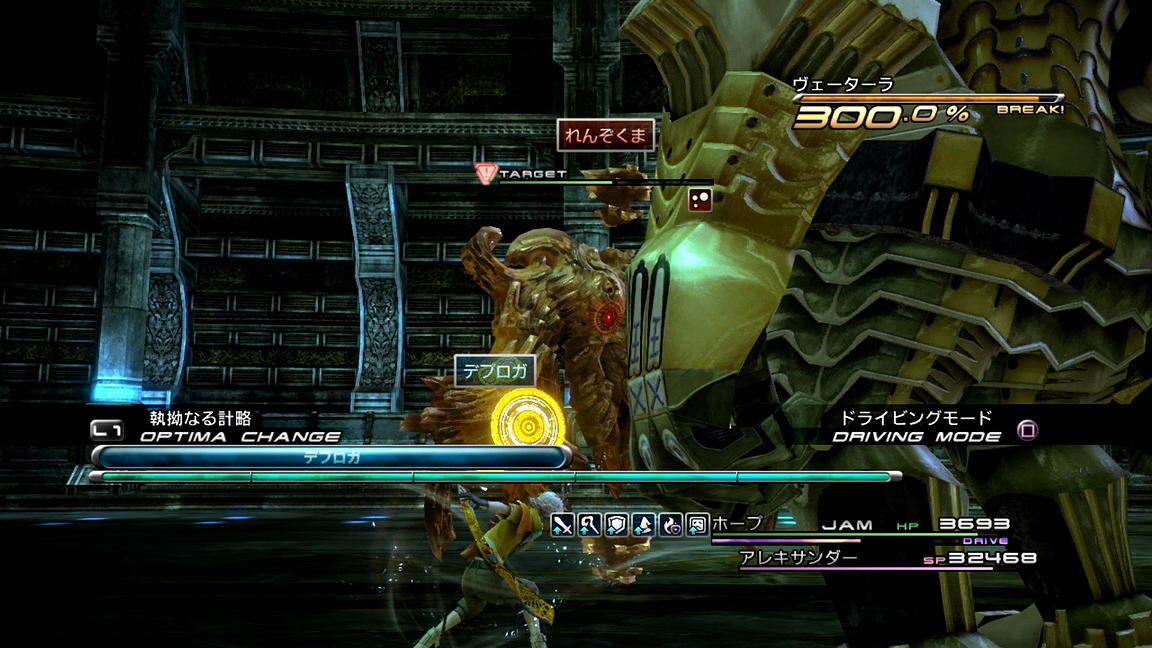1152x648 pixels.
Task: Click the enemy's red face status icon
Action: [700, 199]
